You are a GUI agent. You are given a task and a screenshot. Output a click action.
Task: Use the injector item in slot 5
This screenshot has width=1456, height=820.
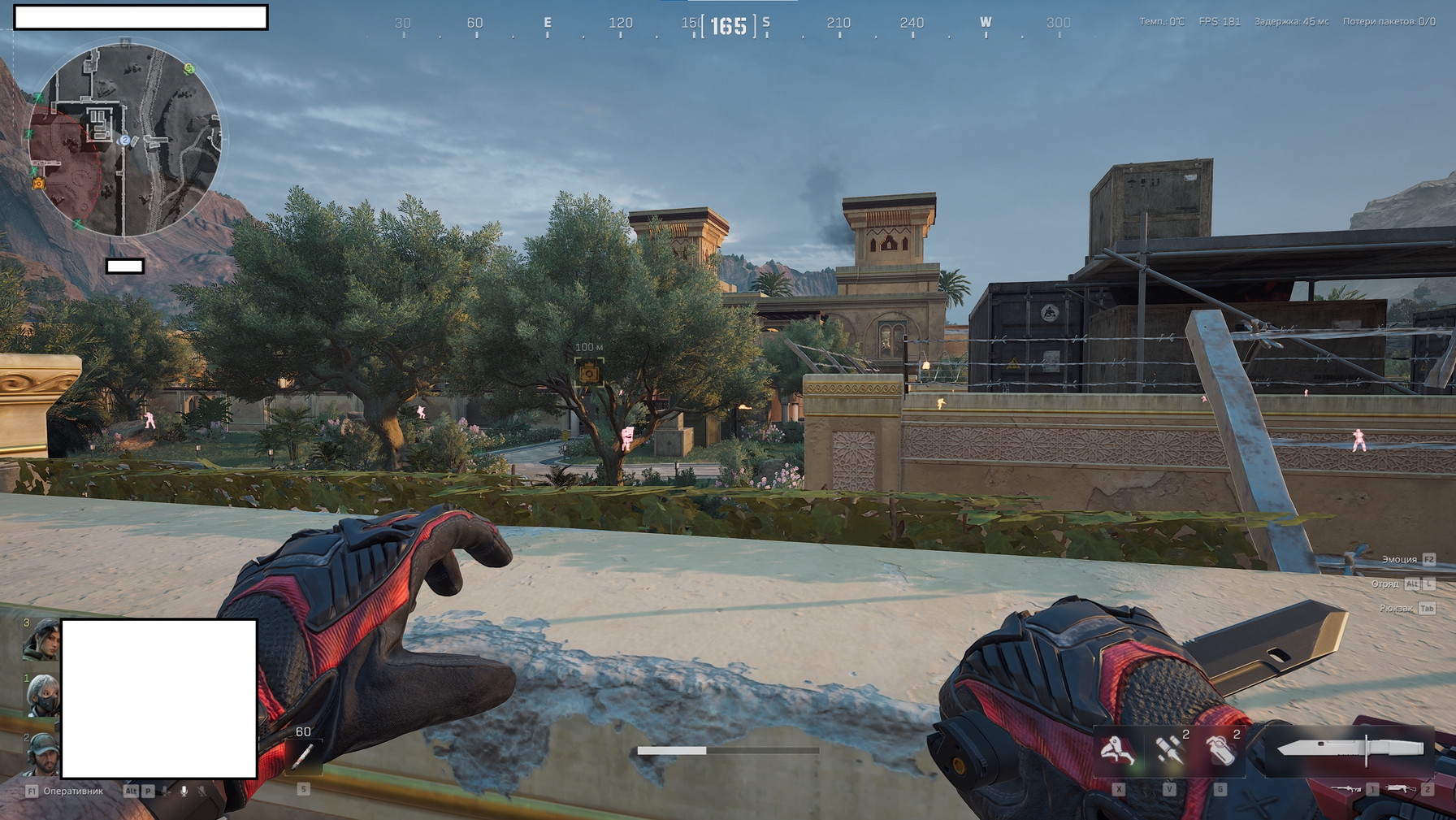303,757
